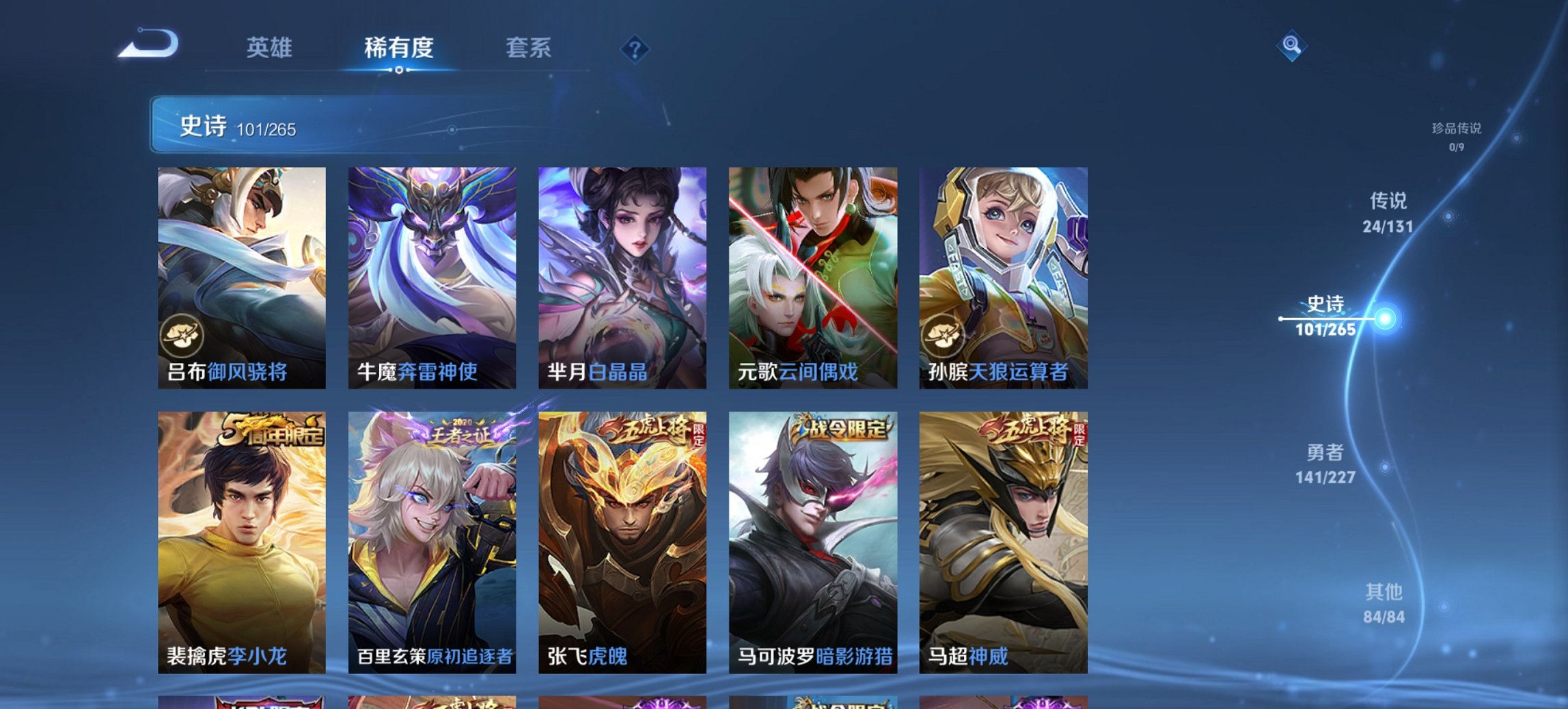
Task: Select the 稀有度 tab
Action: tap(398, 49)
